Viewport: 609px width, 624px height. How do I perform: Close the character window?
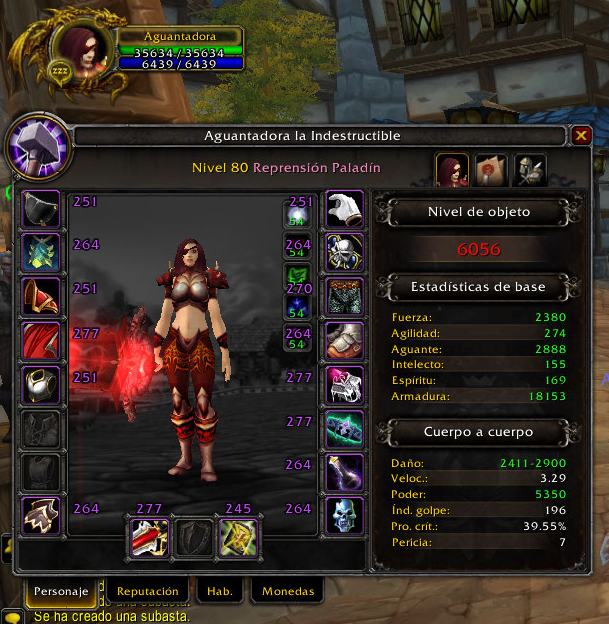click(582, 135)
